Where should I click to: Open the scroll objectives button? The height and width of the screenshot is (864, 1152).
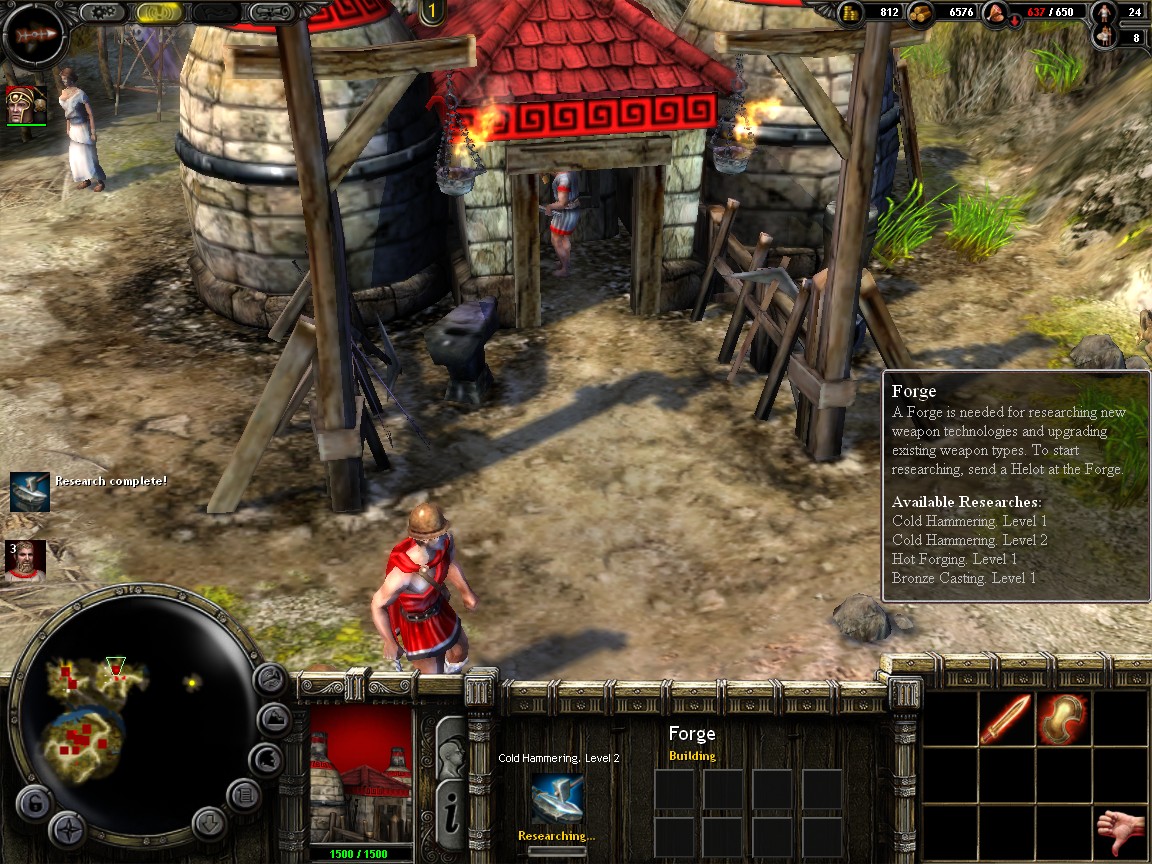click(x=271, y=12)
